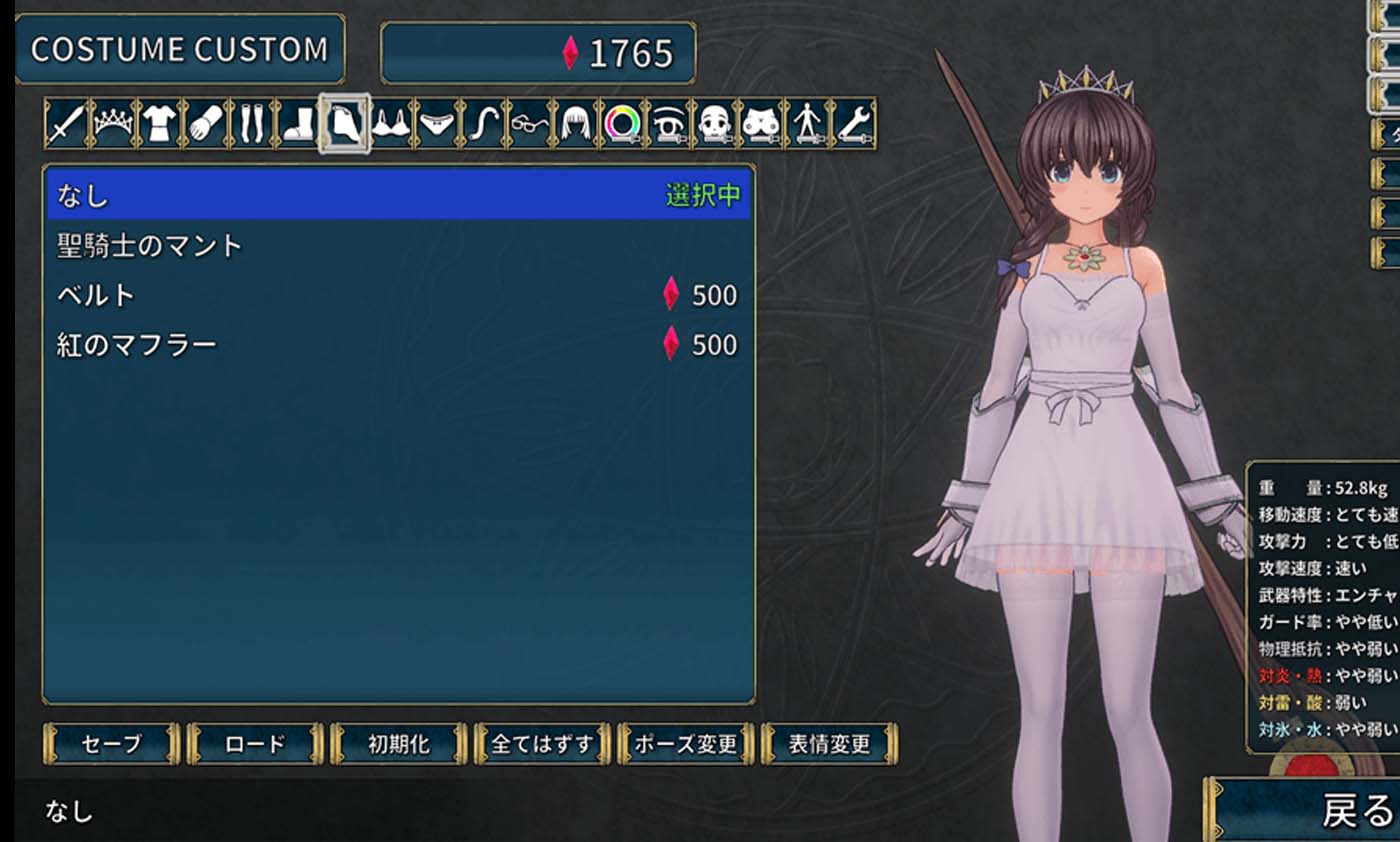Select the glasses accessory icon

coord(532,122)
